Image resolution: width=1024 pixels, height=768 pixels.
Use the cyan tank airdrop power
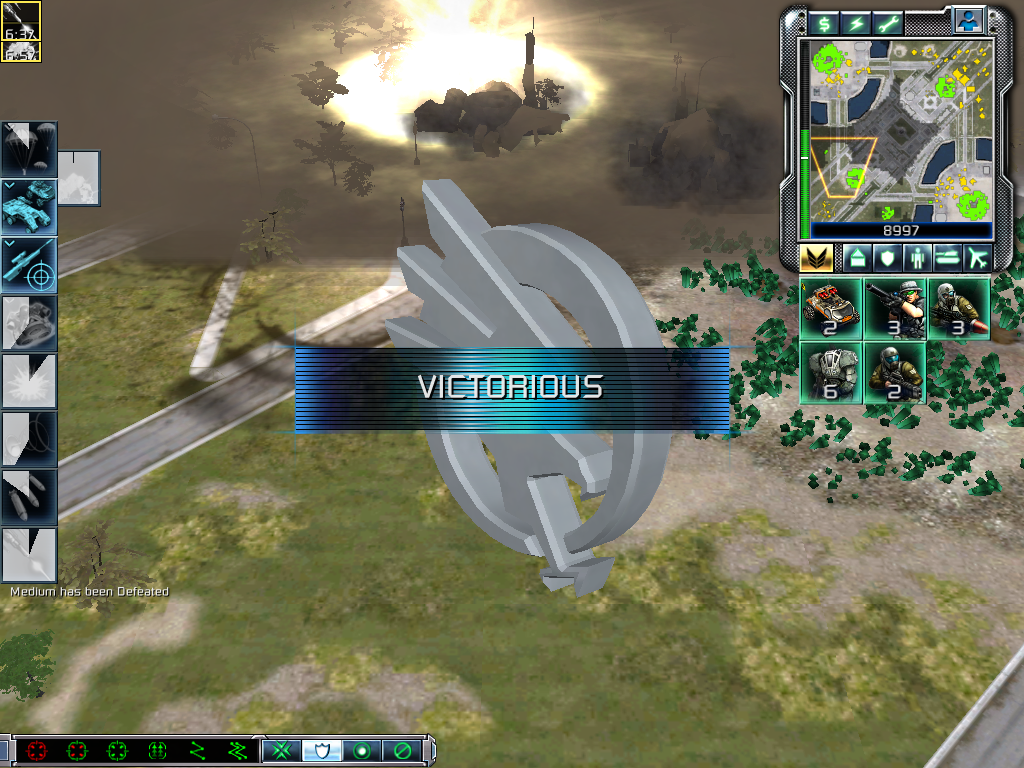click(29, 207)
